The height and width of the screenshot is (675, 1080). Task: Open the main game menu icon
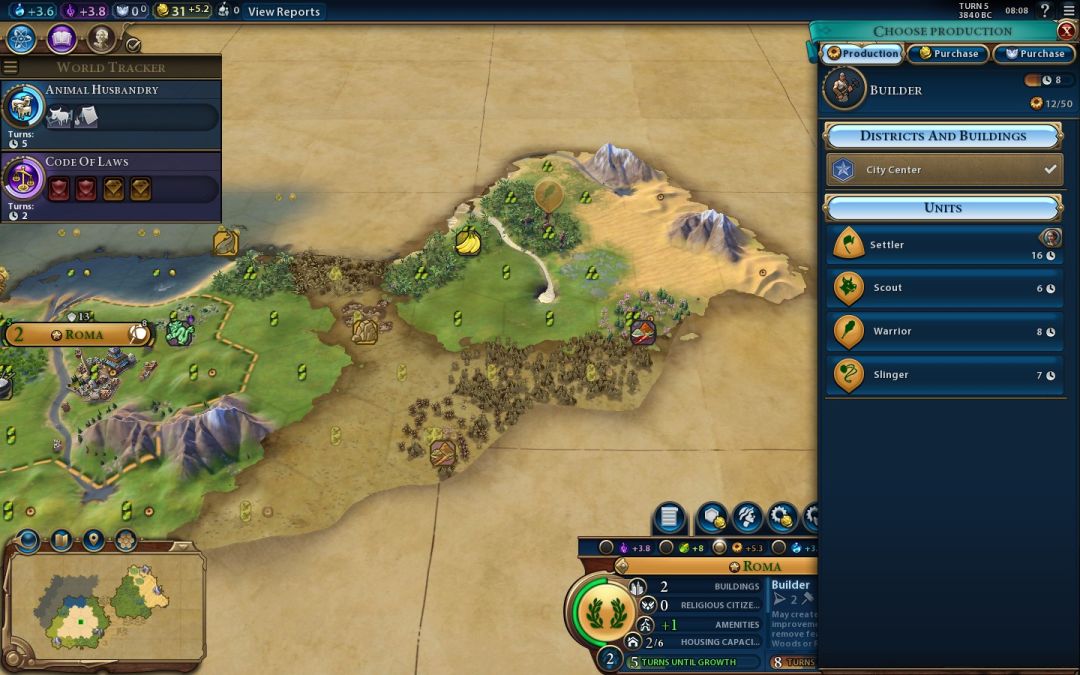pos(1069,11)
